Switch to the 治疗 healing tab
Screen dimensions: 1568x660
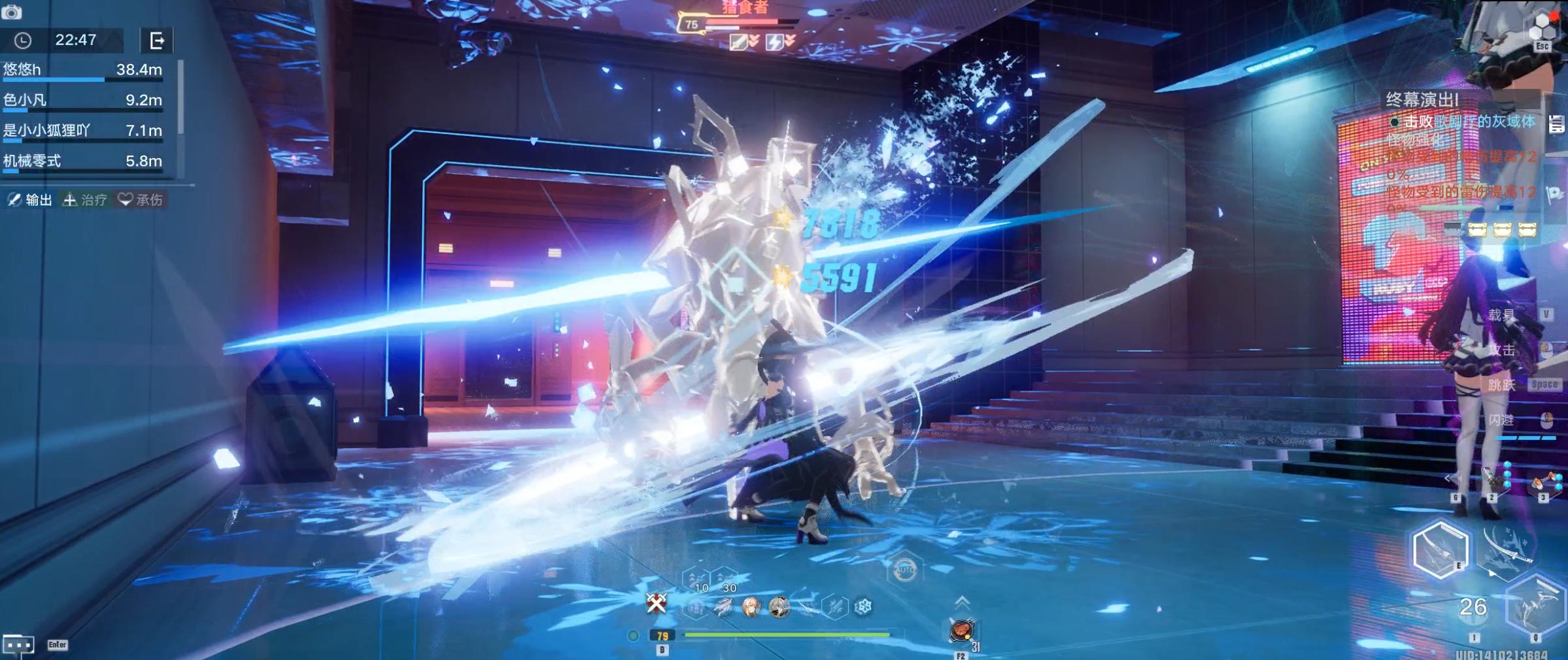click(x=85, y=200)
